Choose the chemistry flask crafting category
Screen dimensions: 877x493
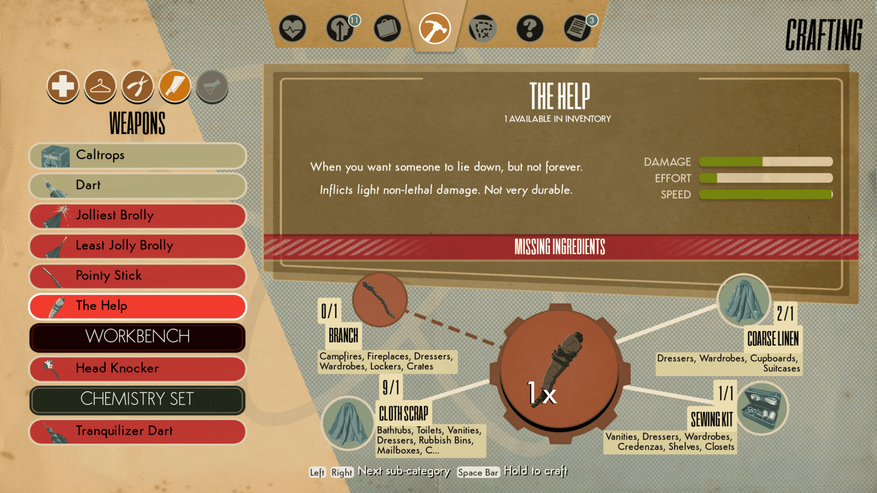[211, 87]
